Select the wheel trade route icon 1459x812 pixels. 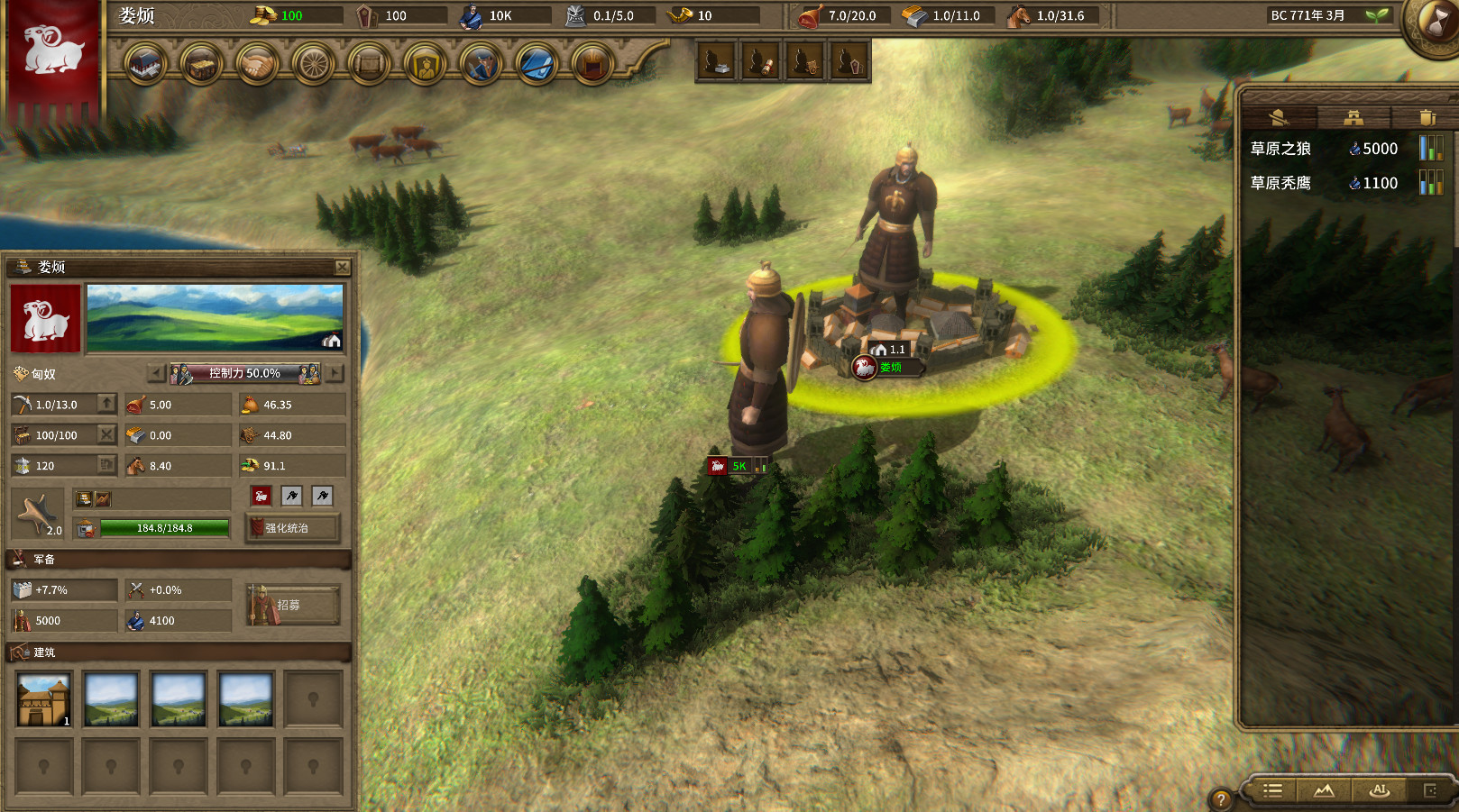pyautogui.click(x=313, y=65)
